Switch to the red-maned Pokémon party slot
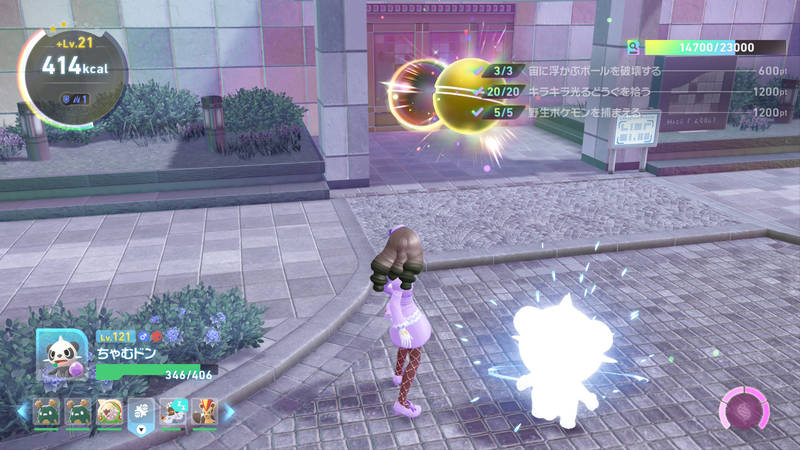Viewport: 800px width, 450px height. pos(204,410)
